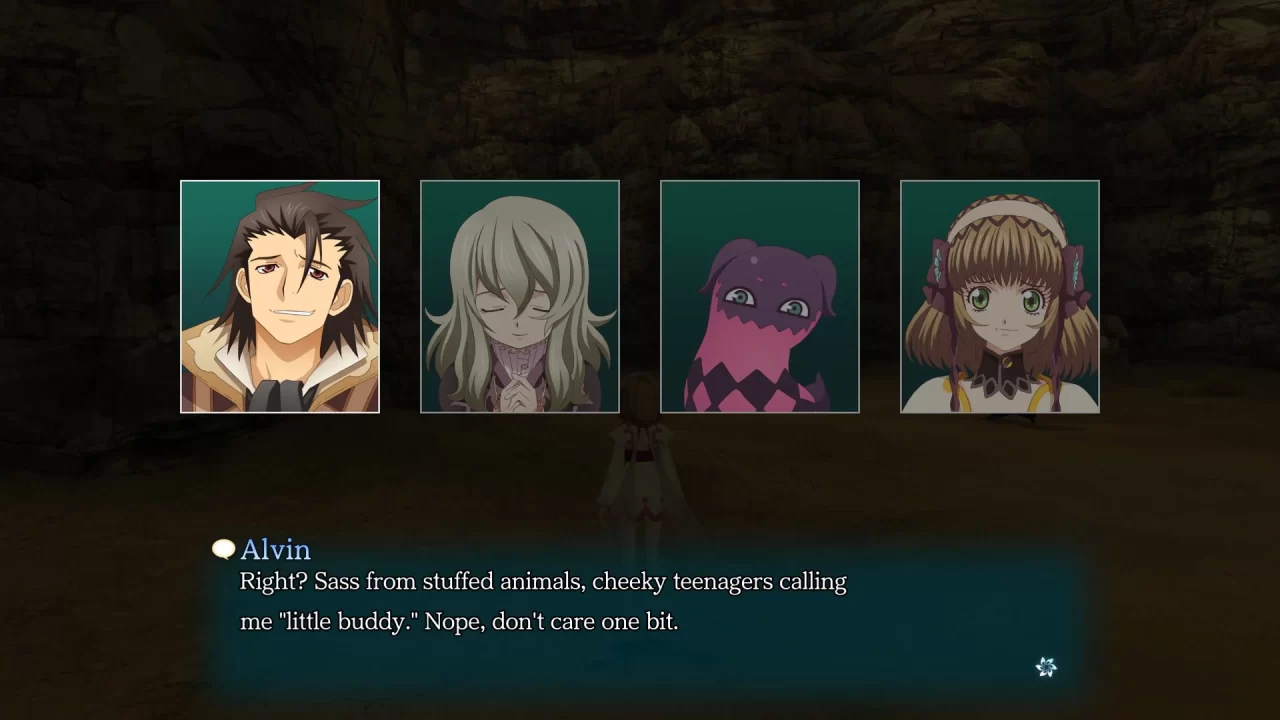The image size is (1280, 720).
Task: Select the silver-haired character's portrait icon
Action: (520, 296)
